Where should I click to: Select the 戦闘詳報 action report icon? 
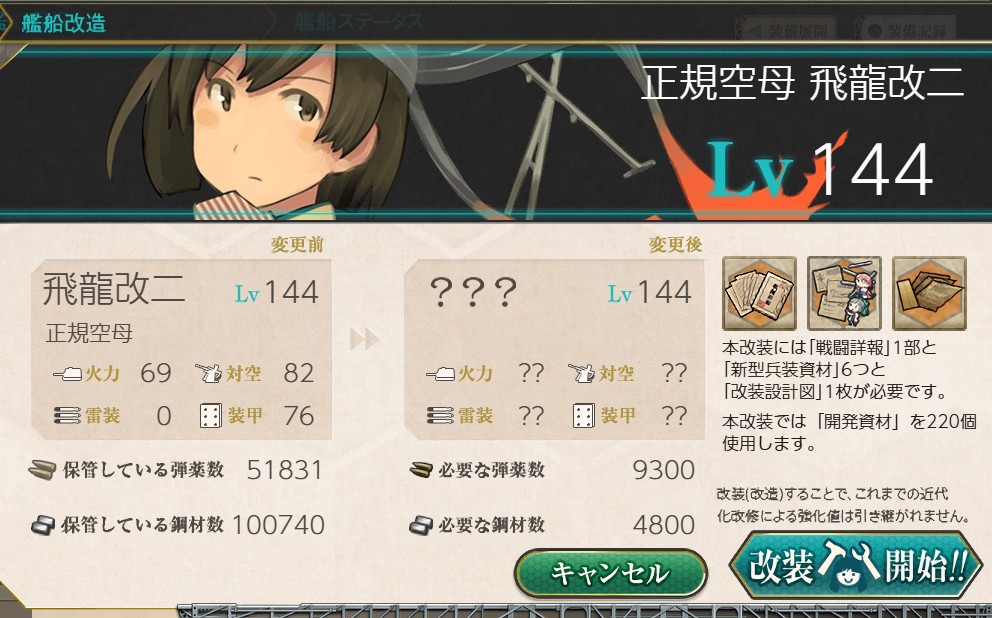click(x=760, y=294)
